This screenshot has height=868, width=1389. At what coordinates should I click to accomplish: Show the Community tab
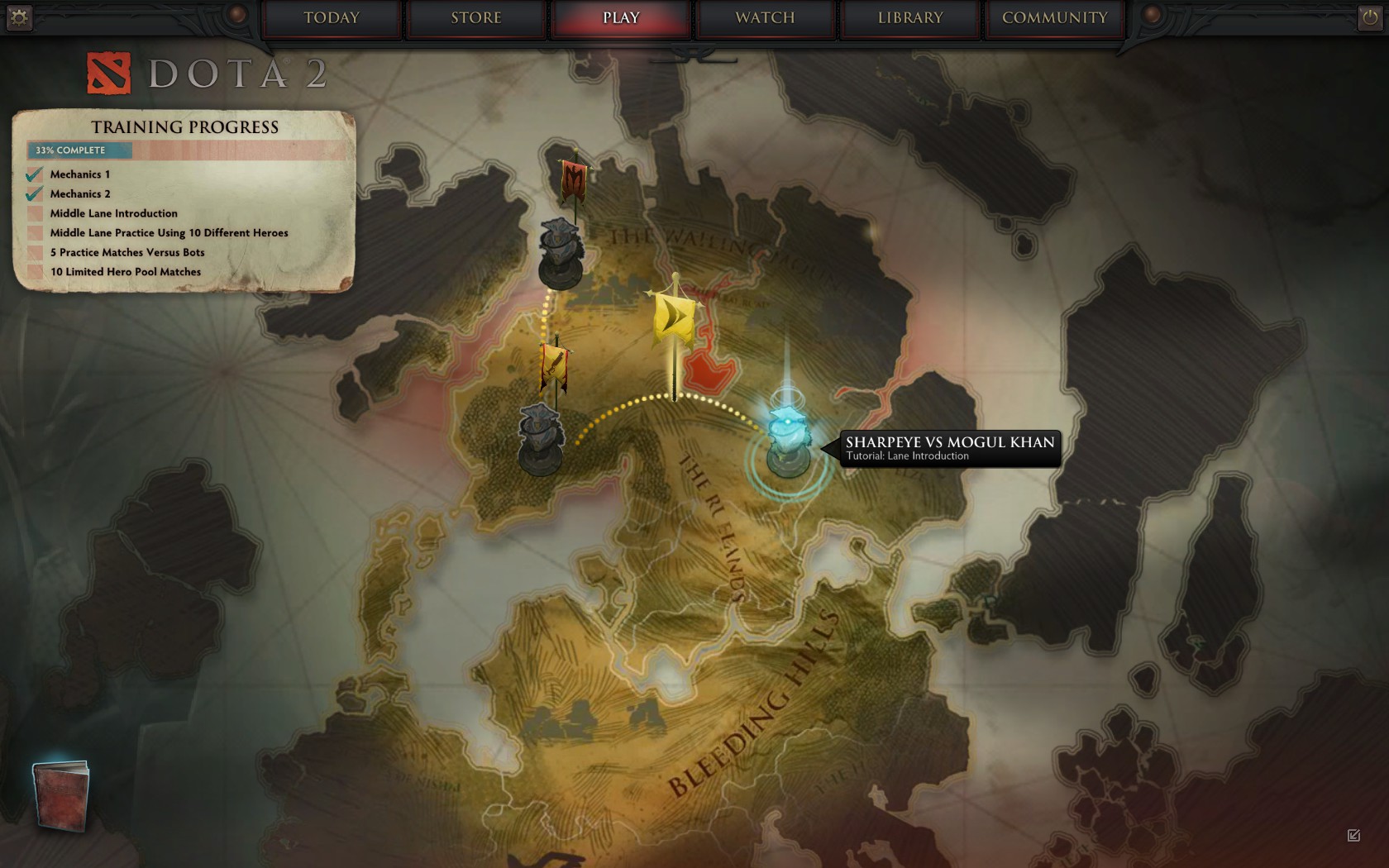(1054, 18)
